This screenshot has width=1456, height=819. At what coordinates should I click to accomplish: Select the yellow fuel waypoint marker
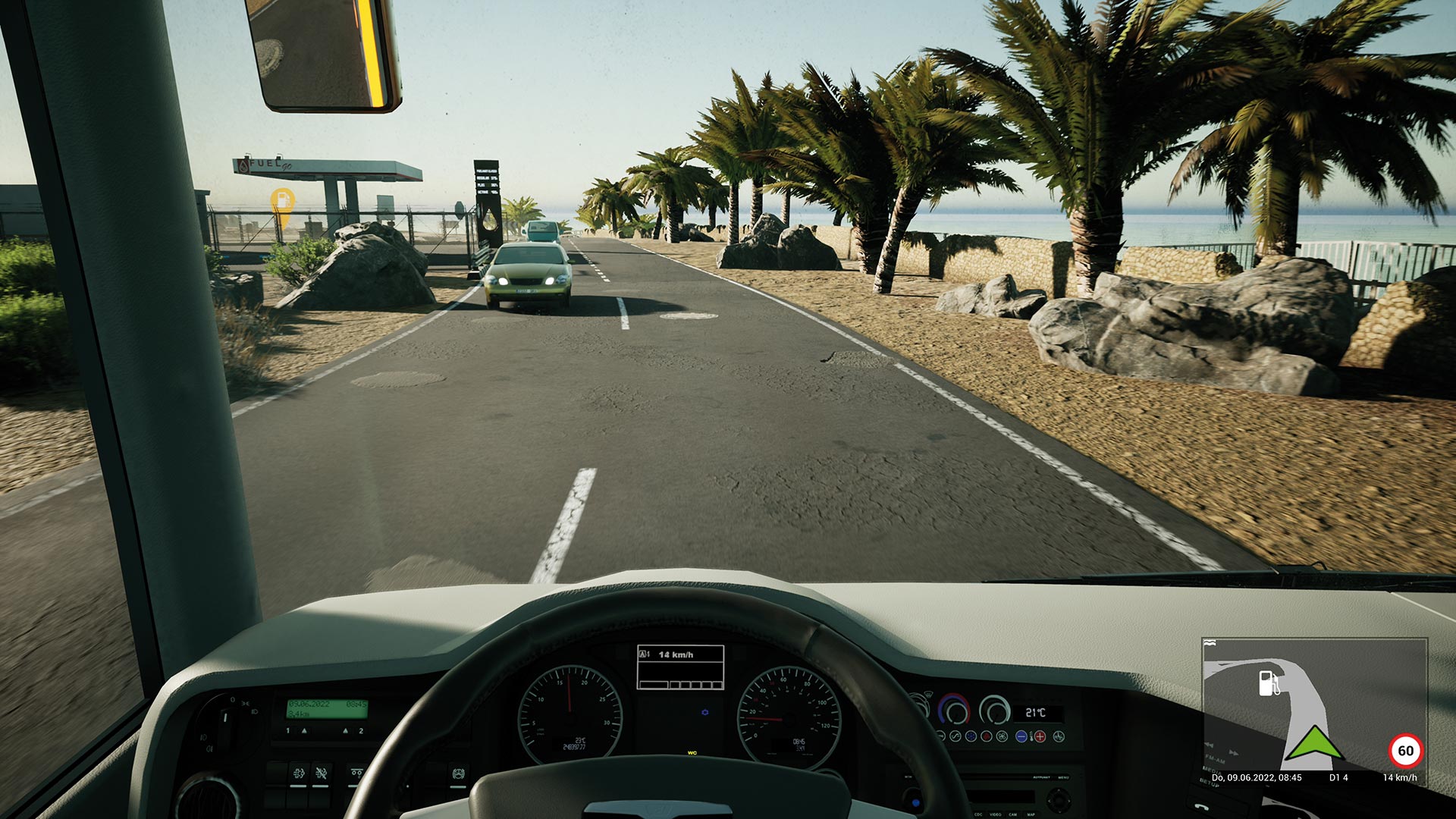click(x=282, y=202)
